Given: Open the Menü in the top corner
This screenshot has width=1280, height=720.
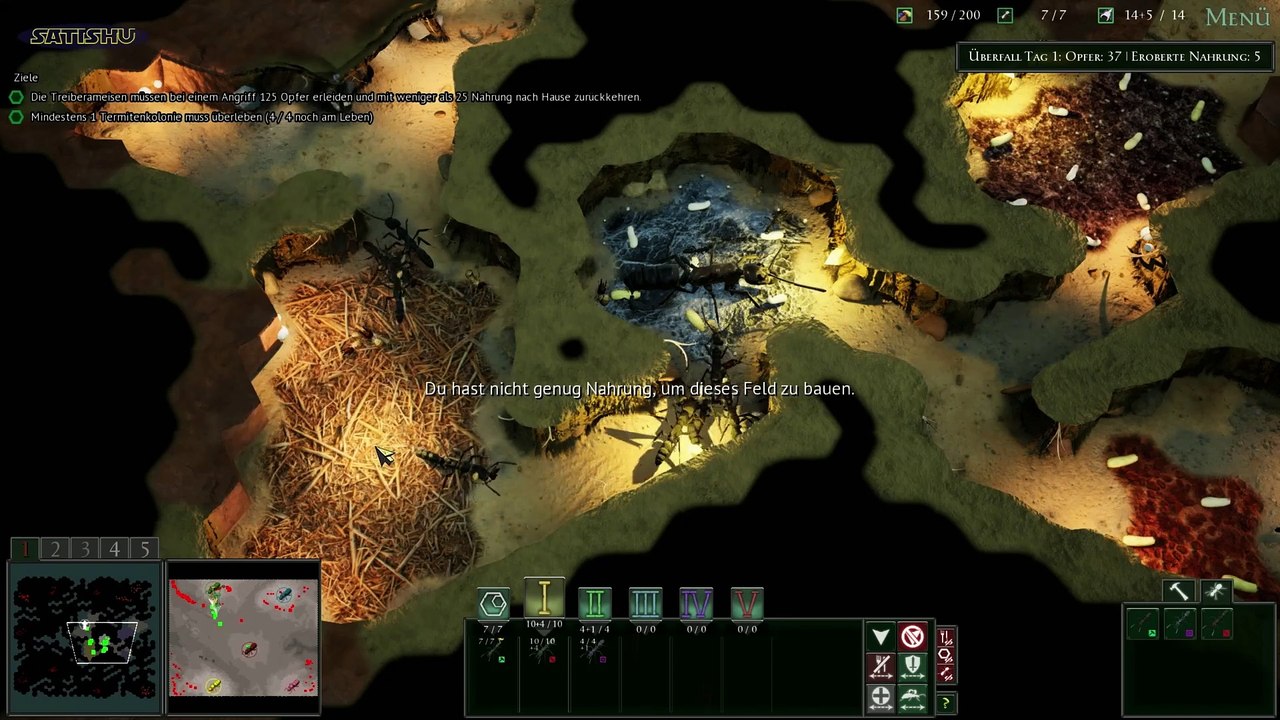Looking at the screenshot, I should click(x=1237, y=17).
